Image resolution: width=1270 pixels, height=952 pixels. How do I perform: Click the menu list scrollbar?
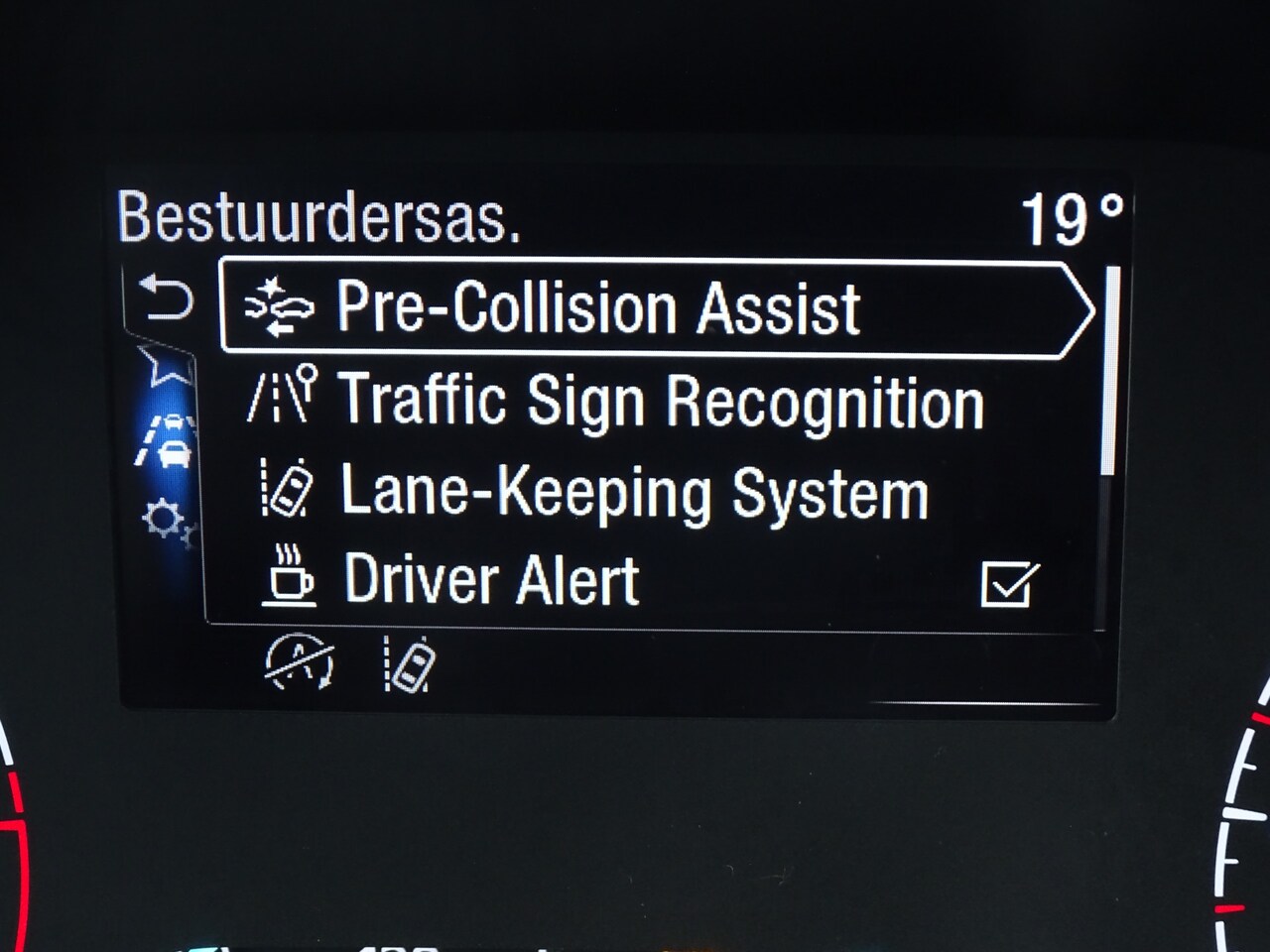click(x=1111, y=369)
